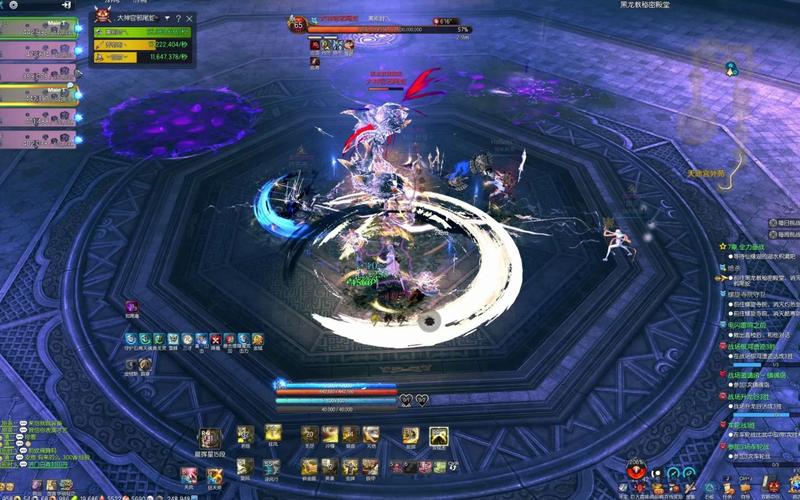Image resolution: width=800 pixels, height=500 pixels.
Task: Open the damage meter help question mark
Action: tap(179, 19)
